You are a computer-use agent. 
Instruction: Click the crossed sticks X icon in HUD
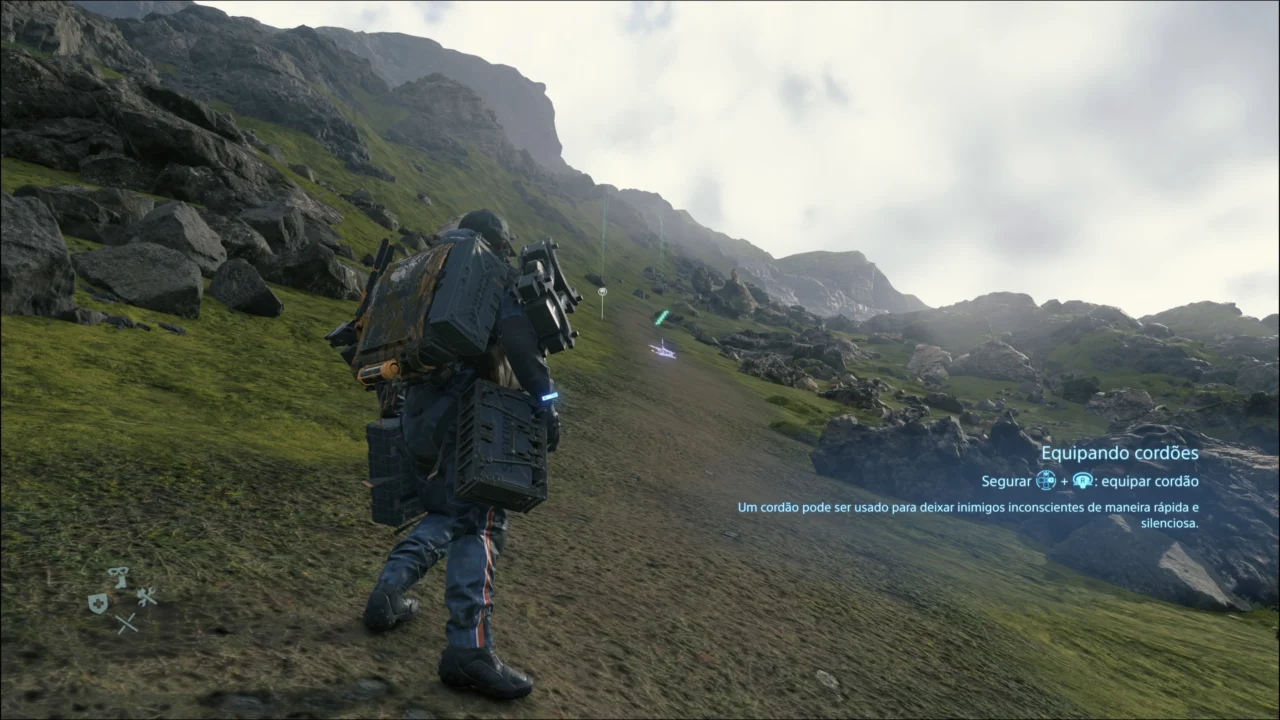(x=127, y=622)
